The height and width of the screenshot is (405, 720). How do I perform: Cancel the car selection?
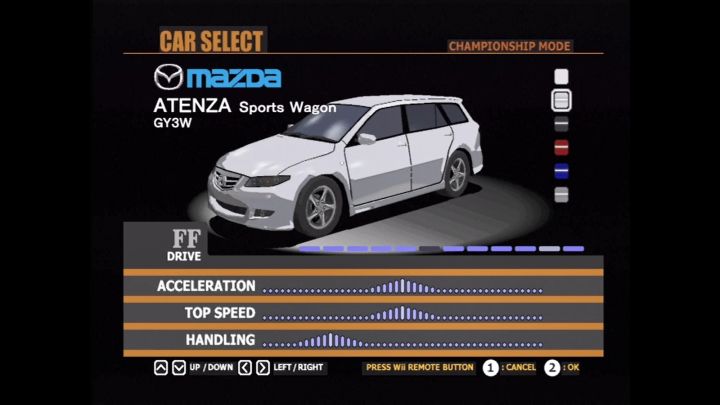[490, 367]
